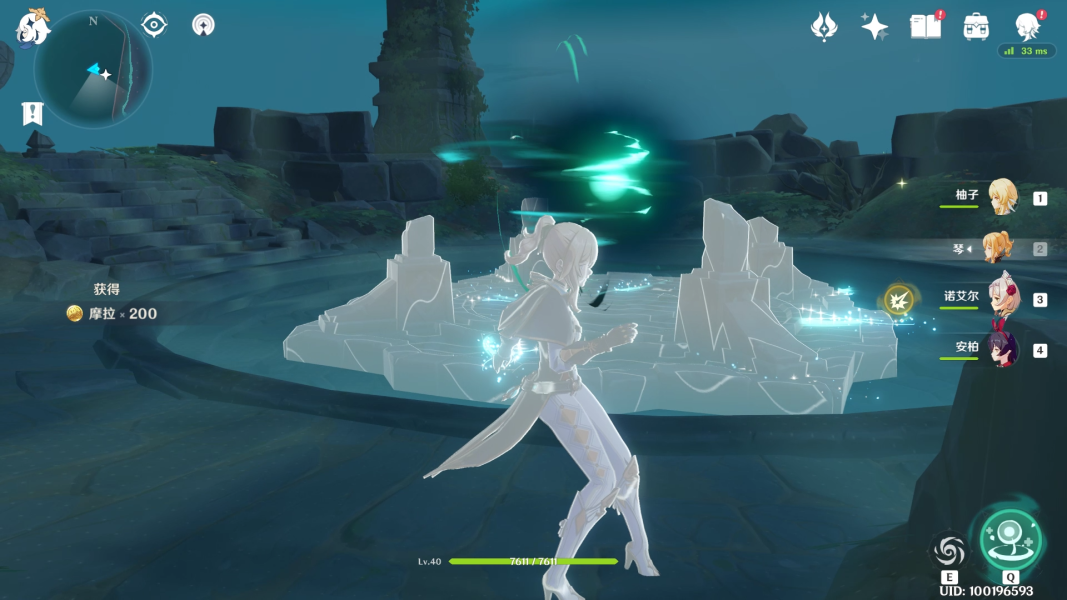Open the character profile icon
This screenshot has width=1067, height=600.
point(1027,26)
